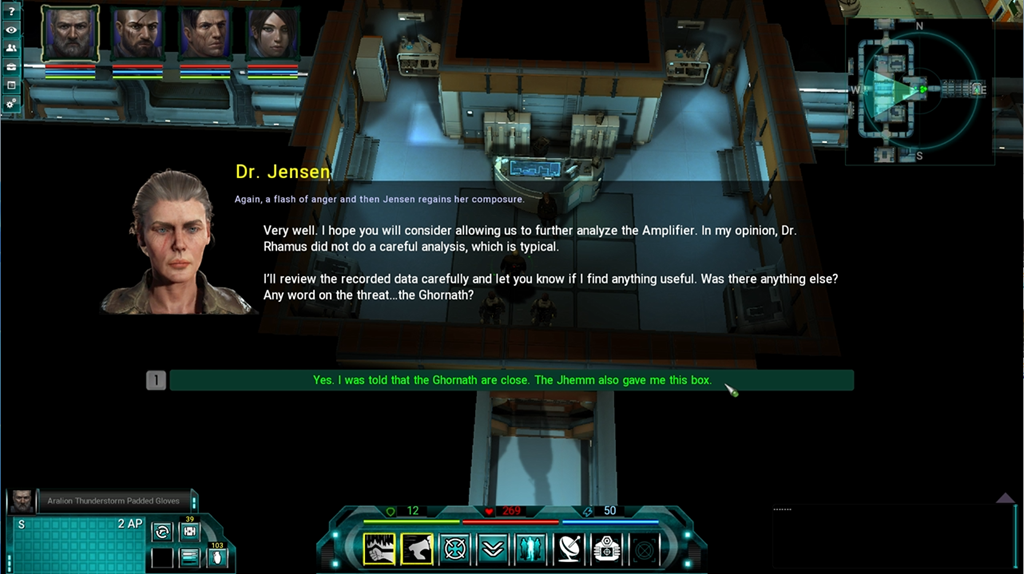The height and width of the screenshot is (574, 1024).
Task: Open the party roster icon
Action: (x=11, y=48)
